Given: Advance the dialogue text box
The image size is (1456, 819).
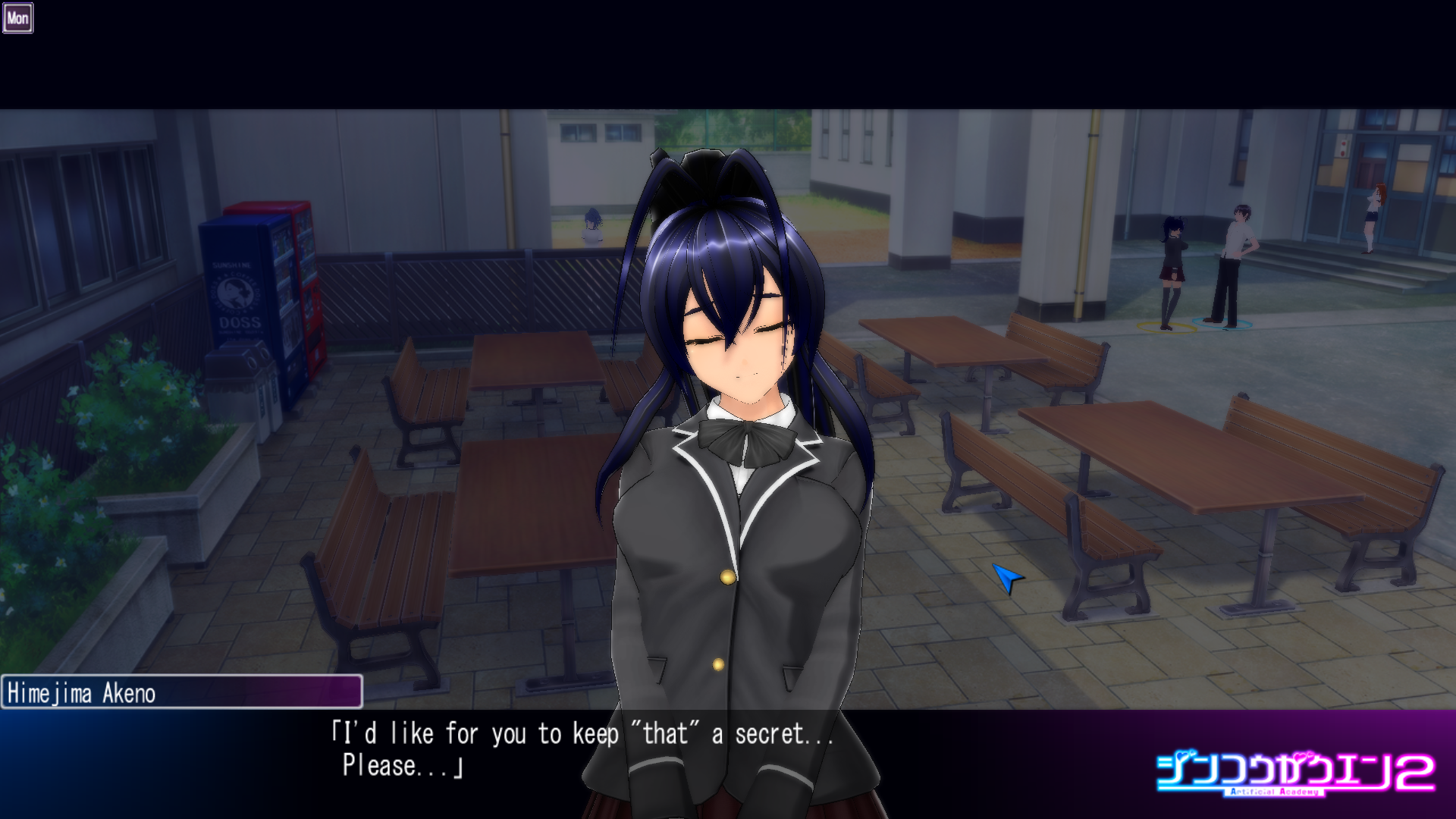Looking at the screenshot, I should pyautogui.click(x=582, y=749).
